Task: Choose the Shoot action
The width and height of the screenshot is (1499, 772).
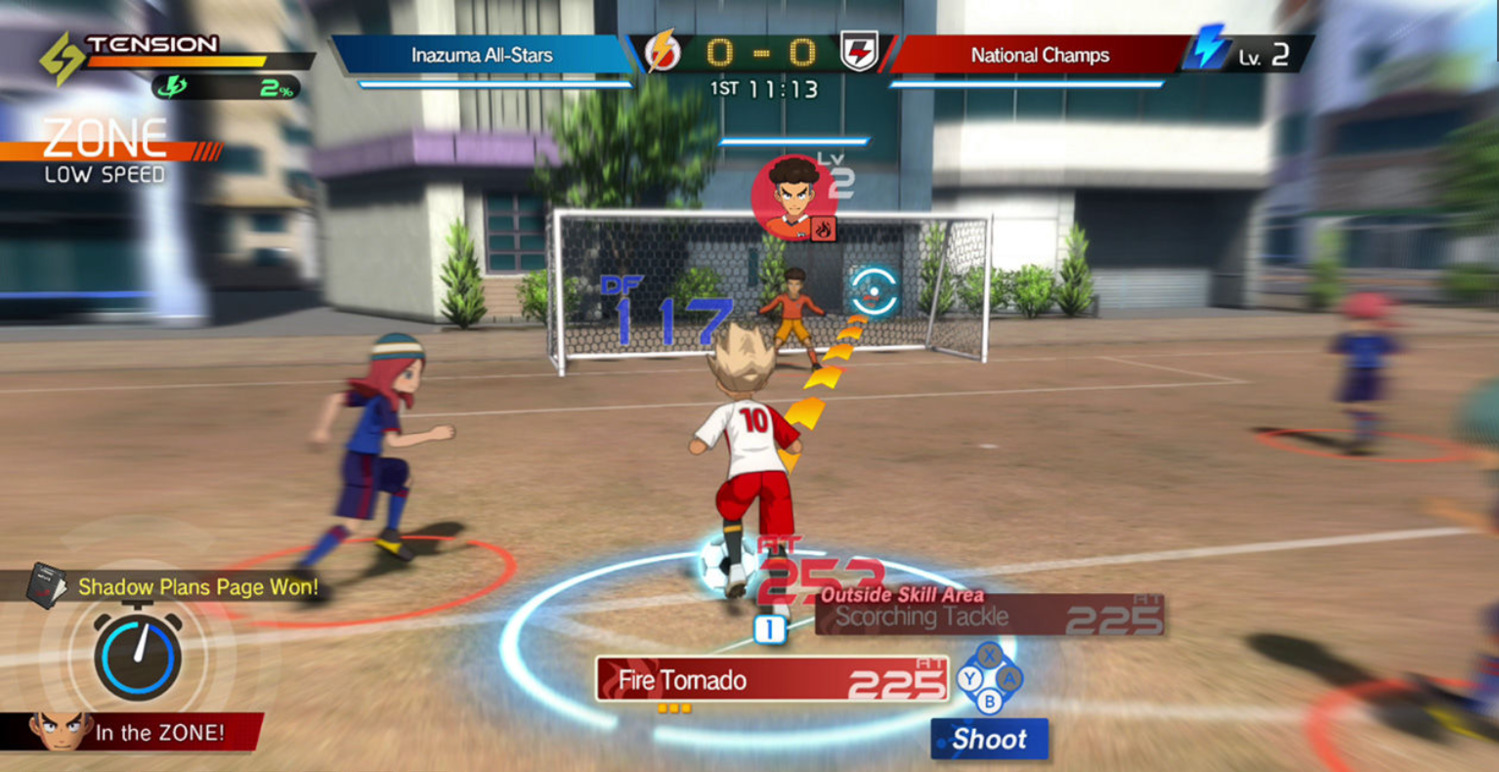Action: coord(989,739)
